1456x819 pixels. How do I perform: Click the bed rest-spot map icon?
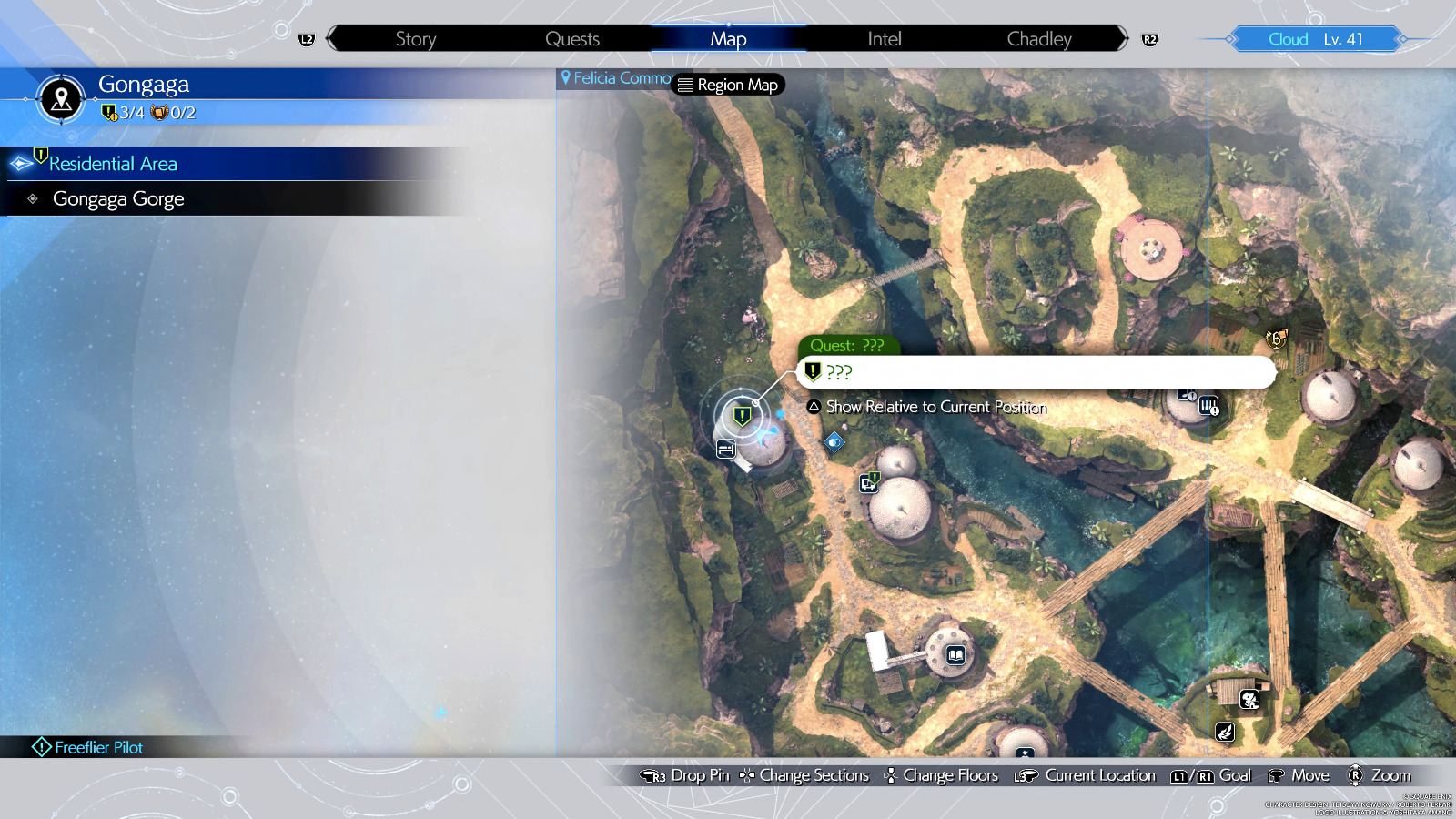pyautogui.click(x=725, y=449)
